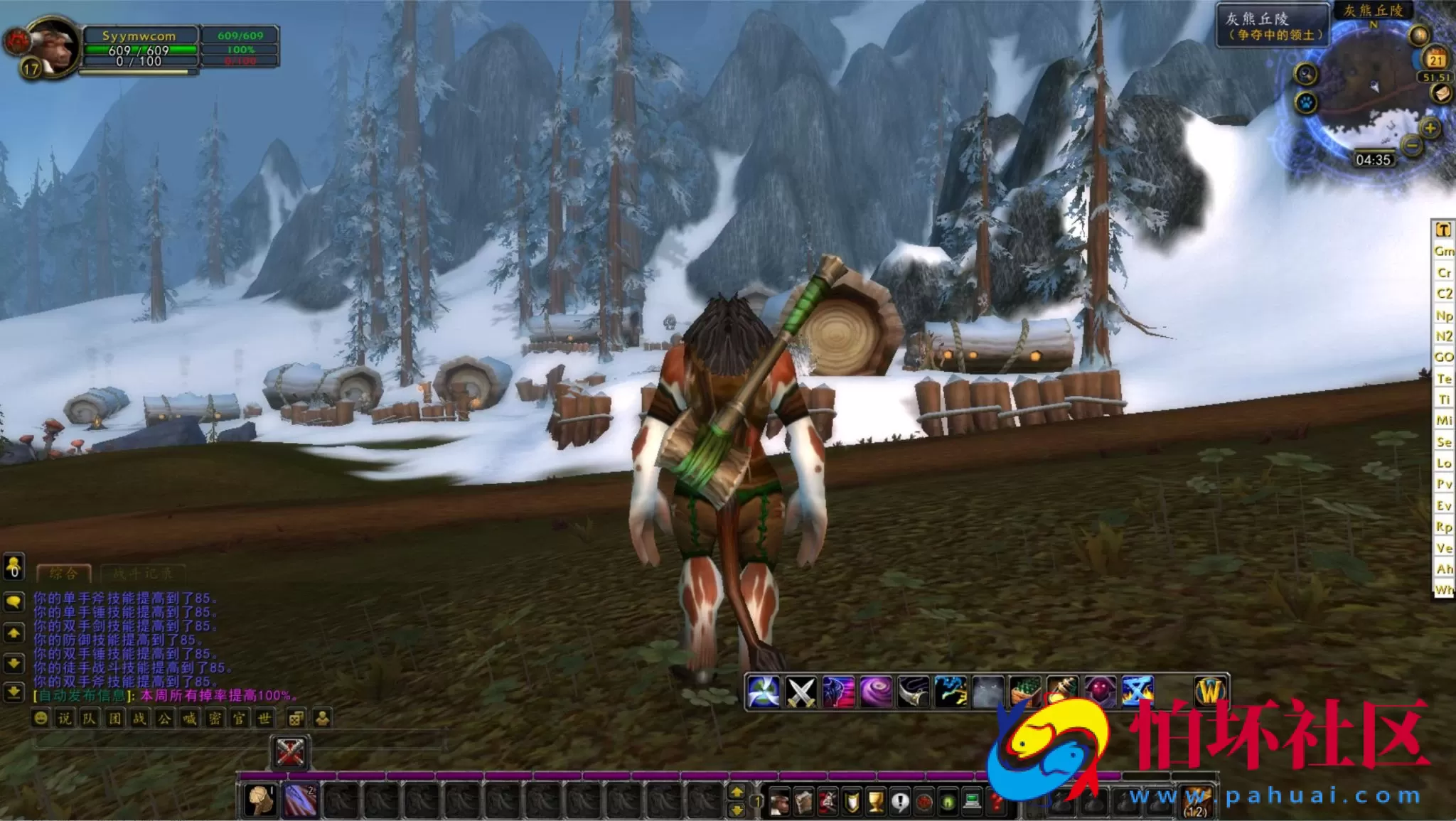Select the tracking paw icon on the minimap

click(x=1305, y=102)
